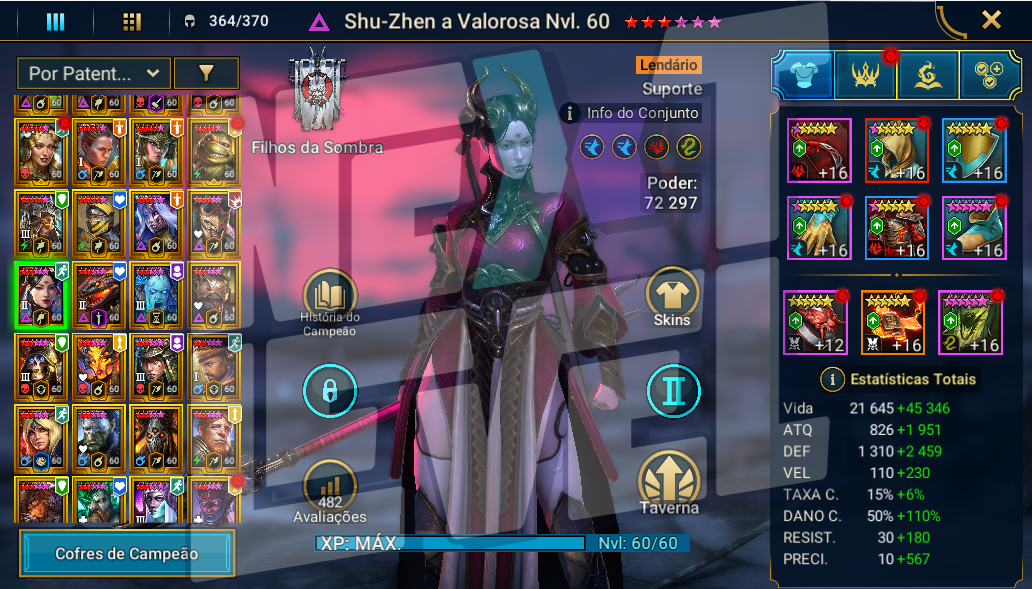Select the green banner accessory slot

point(971,322)
